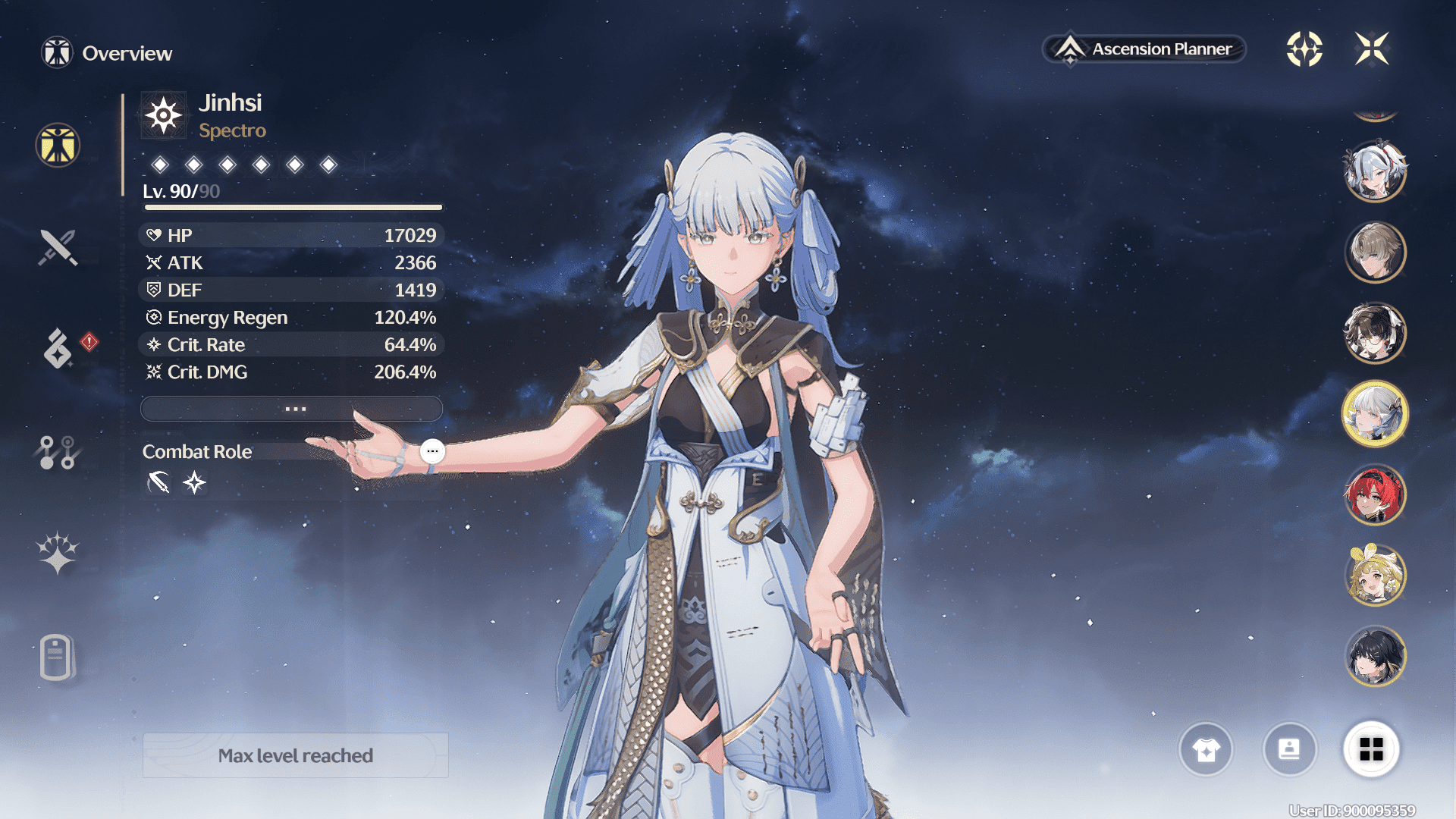Open the character card button beside the outfit
The image size is (1456, 819).
[x=1289, y=750]
